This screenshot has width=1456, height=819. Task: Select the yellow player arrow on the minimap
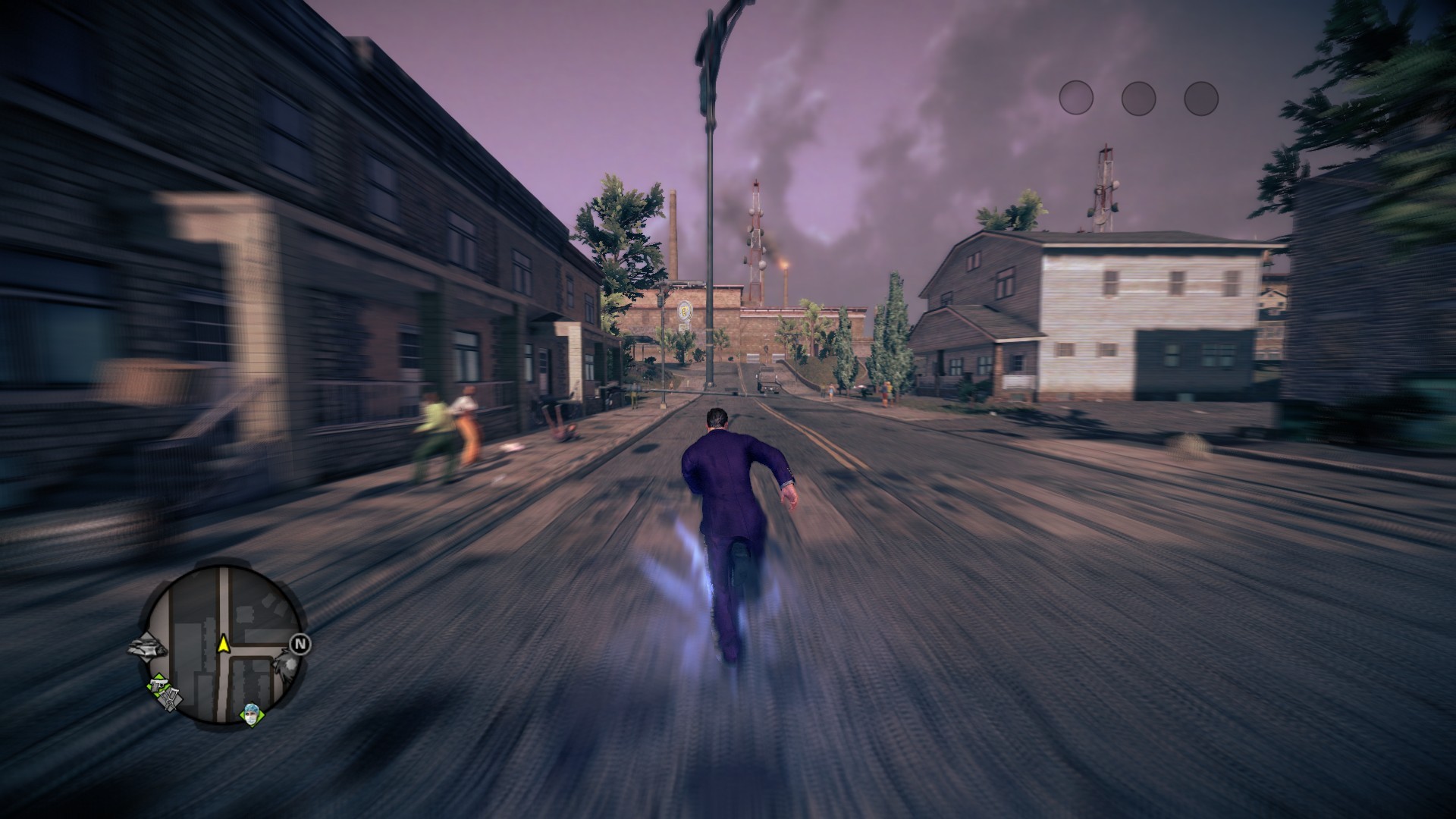[x=223, y=645]
